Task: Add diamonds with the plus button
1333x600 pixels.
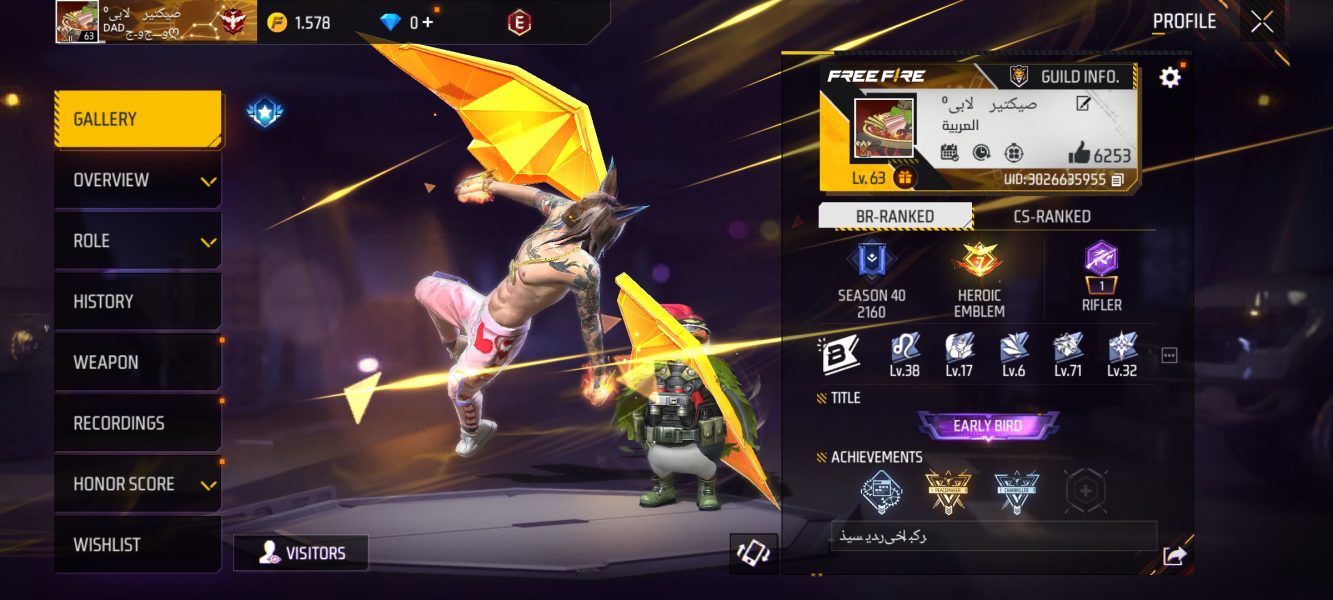Action: tap(428, 22)
